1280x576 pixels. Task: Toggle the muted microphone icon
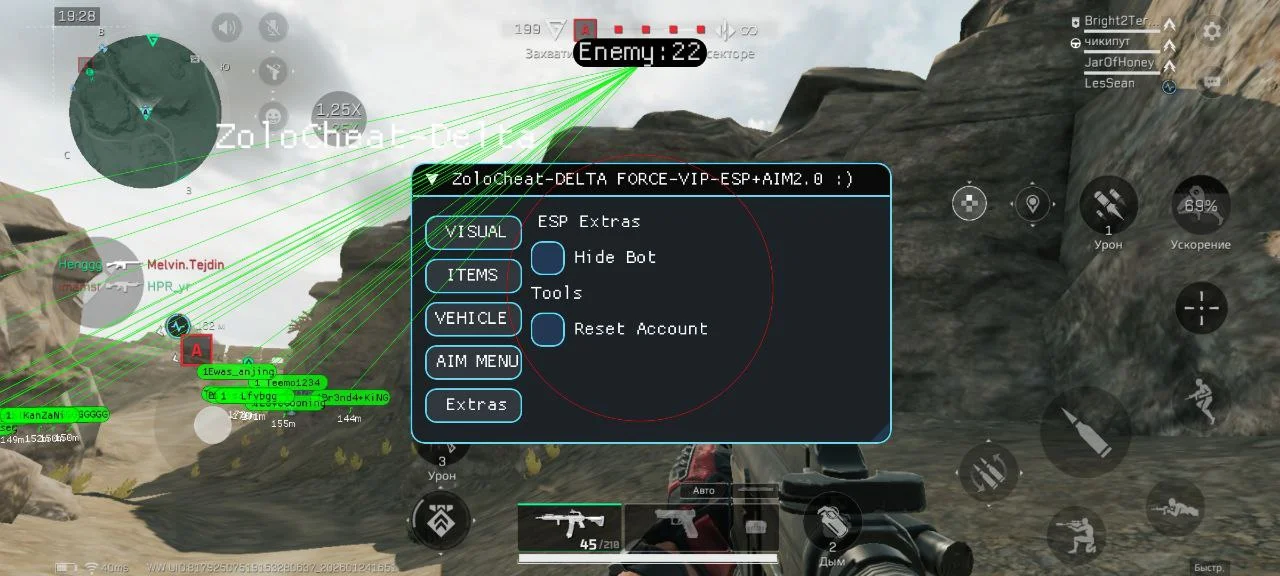(271, 28)
